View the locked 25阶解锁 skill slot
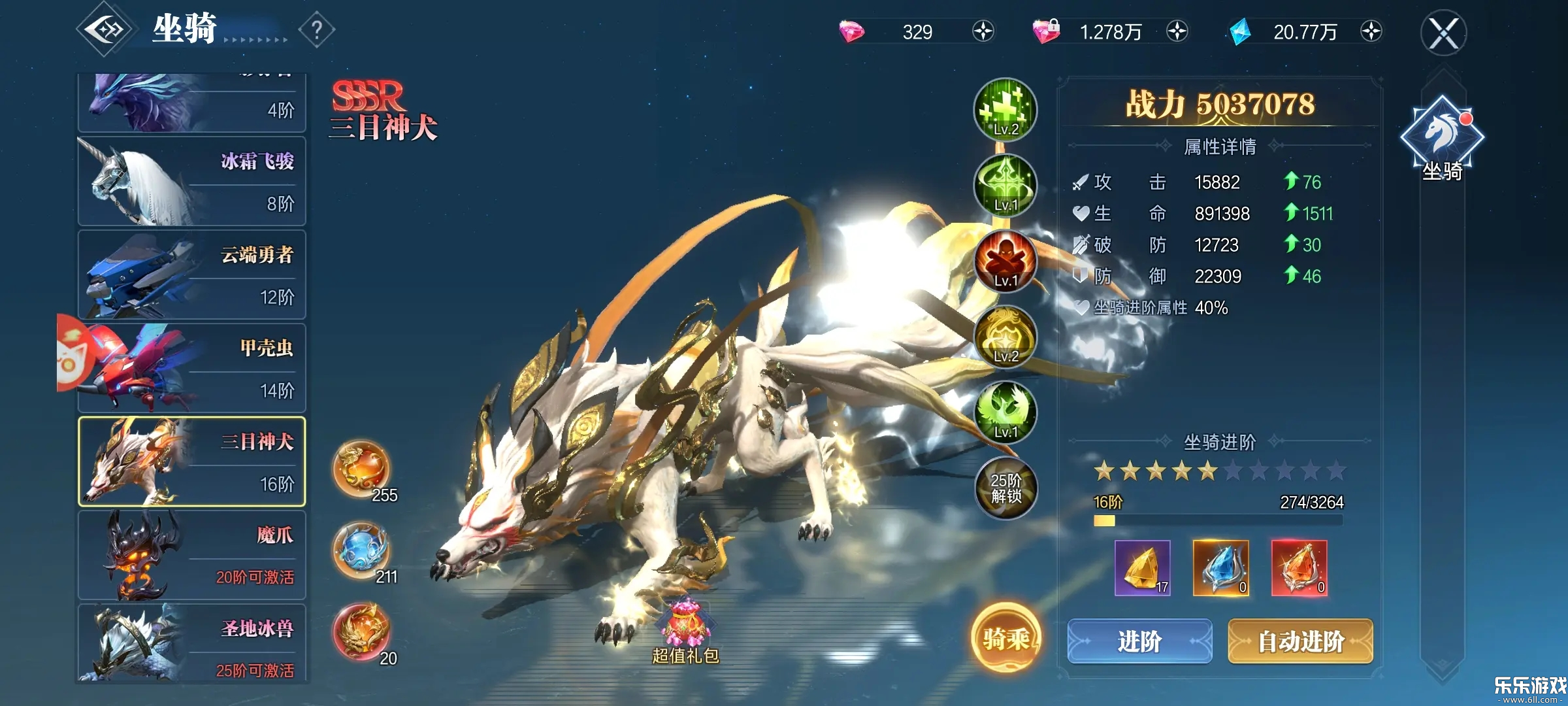 [1005, 488]
